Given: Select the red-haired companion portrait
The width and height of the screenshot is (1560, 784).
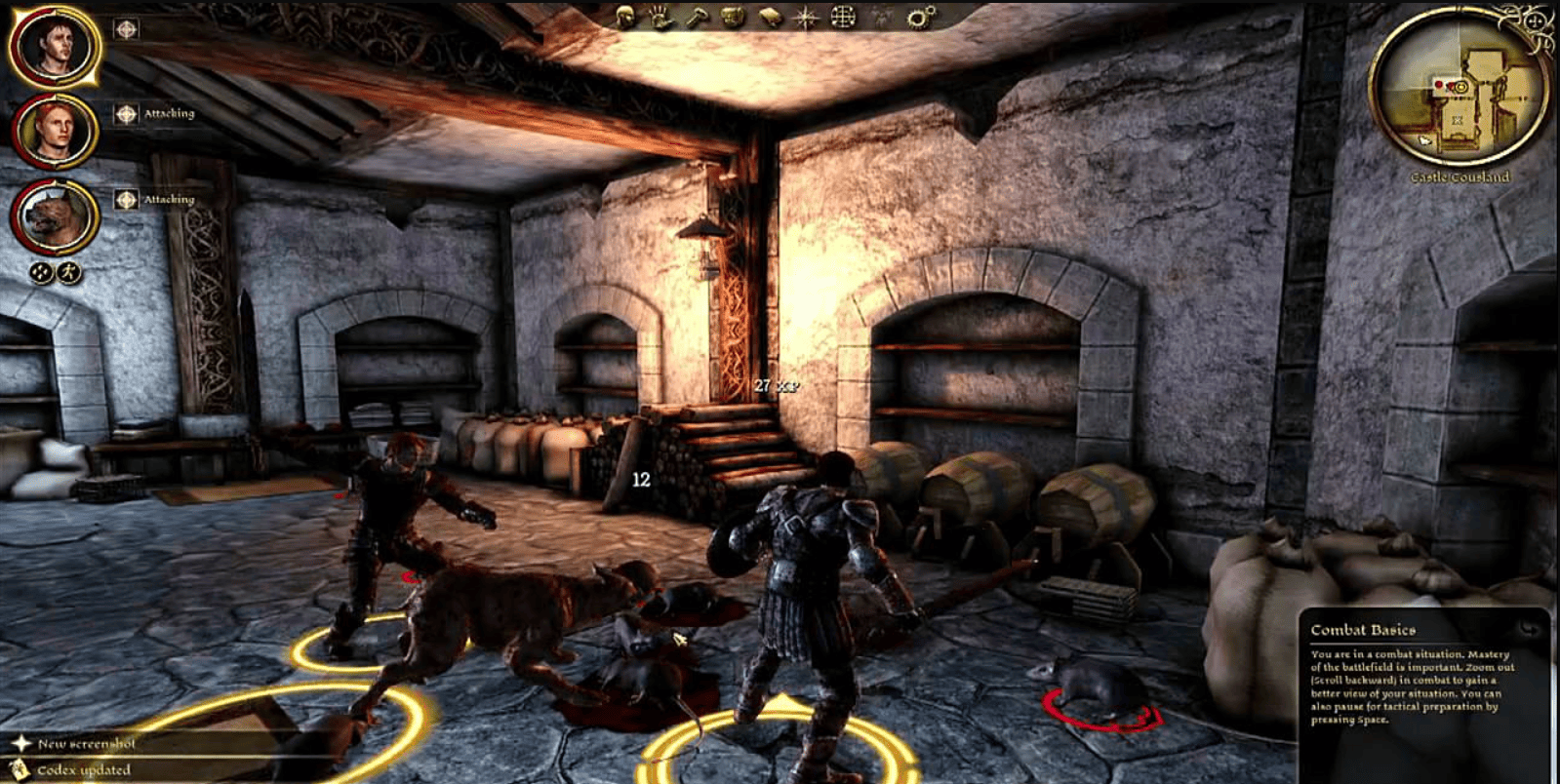Looking at the screenshot, I should (x=54, y=130).
